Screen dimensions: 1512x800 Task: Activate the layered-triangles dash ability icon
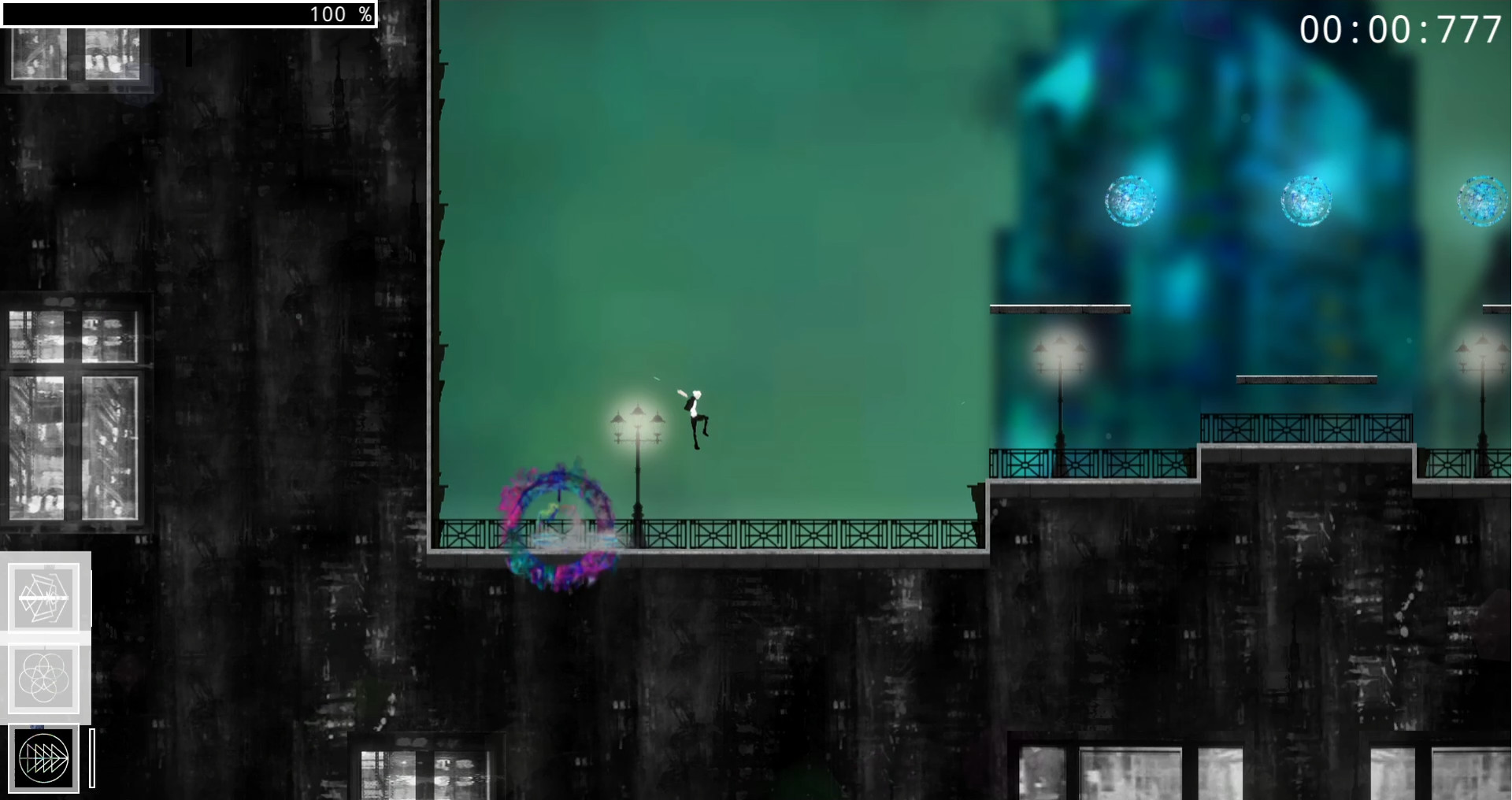[43, 758]
